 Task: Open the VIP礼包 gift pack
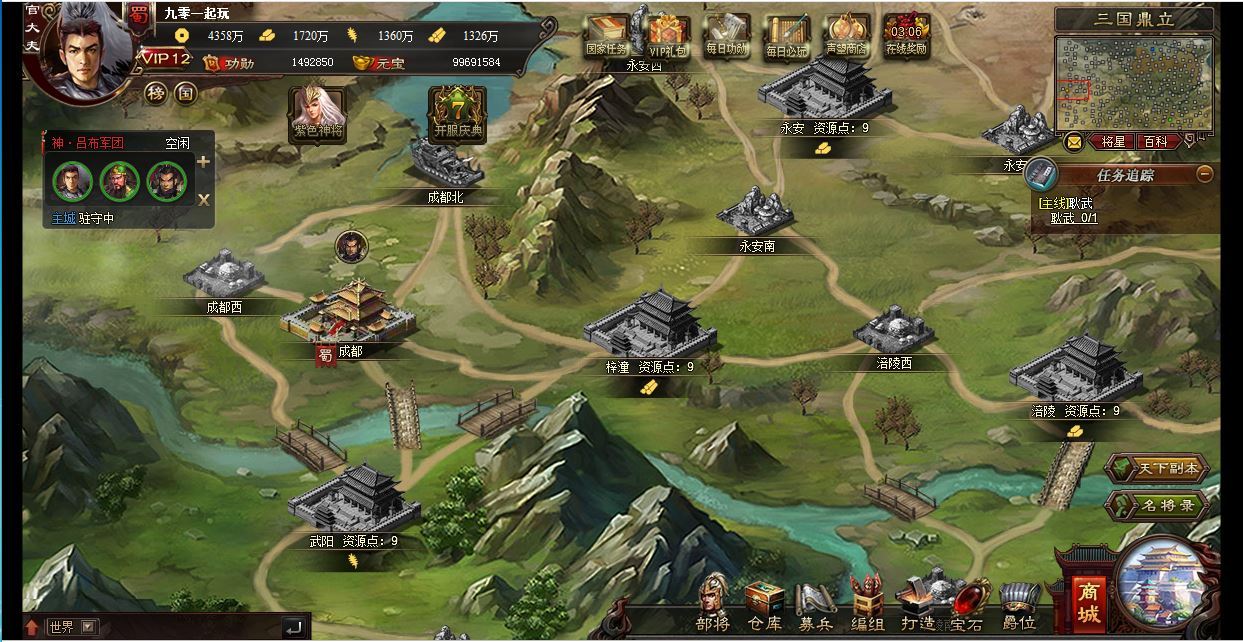[667, 37]
